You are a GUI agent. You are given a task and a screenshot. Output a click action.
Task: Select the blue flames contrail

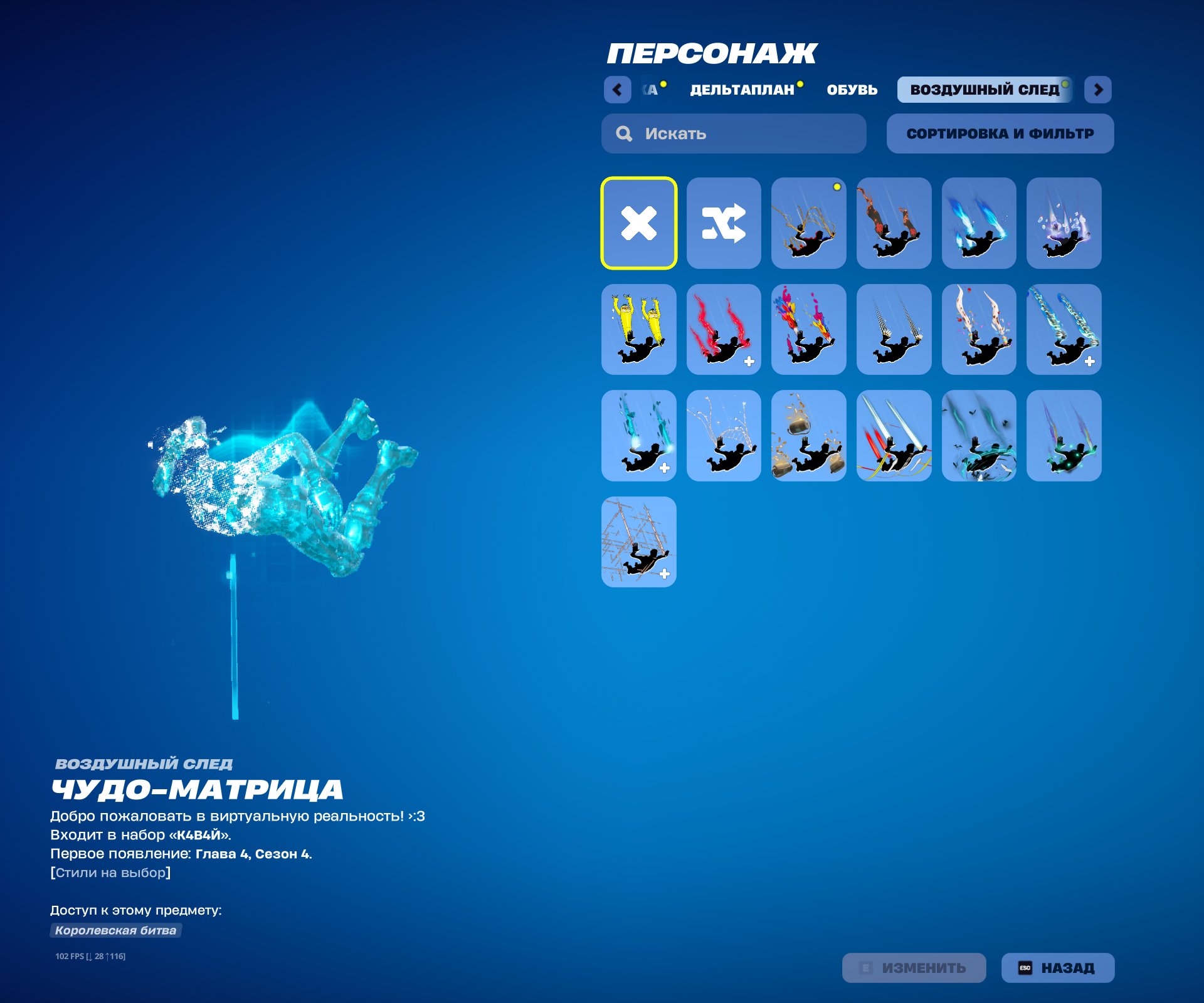[978, 223]
